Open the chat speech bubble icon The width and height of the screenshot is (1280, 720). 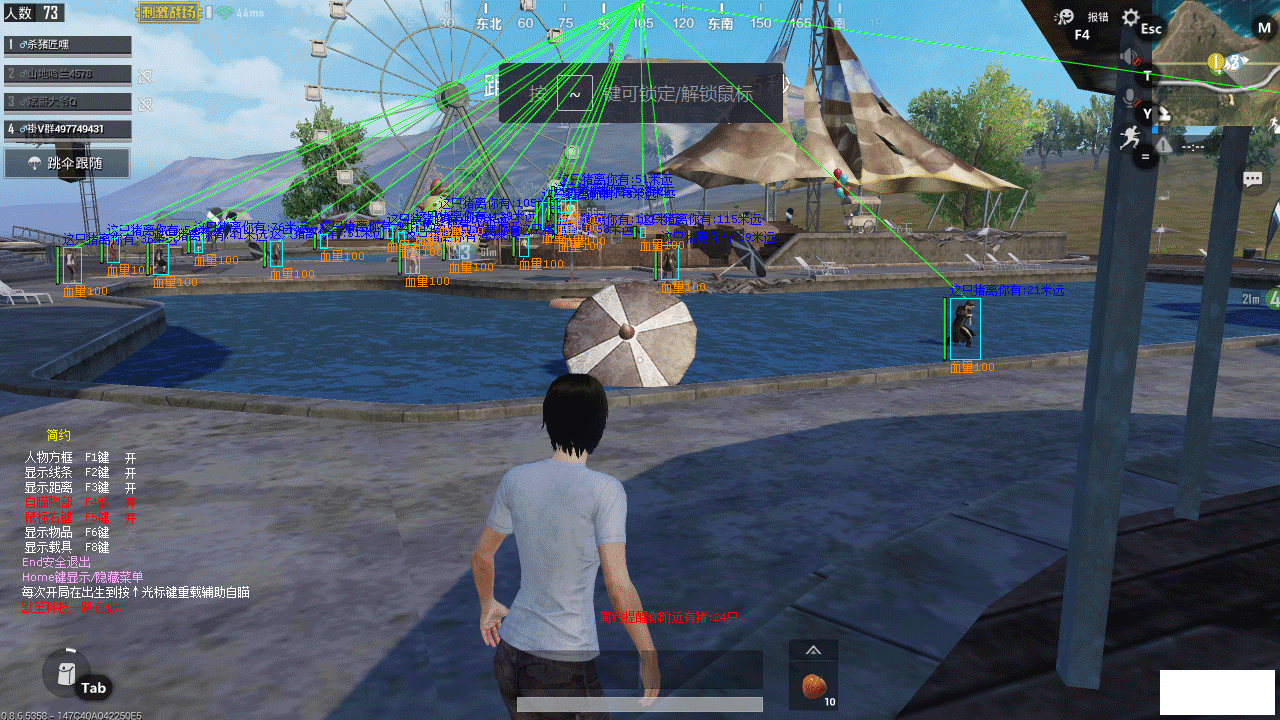(1252, 179)
